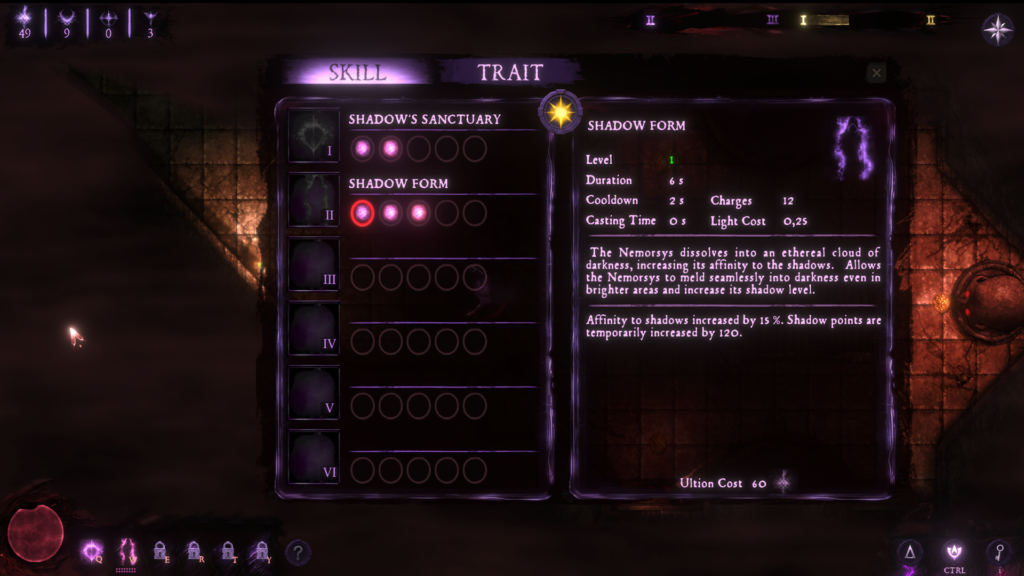Click the red-highlighted Shadow Form level node
The image size is (1024, 576).
[363, 213]
